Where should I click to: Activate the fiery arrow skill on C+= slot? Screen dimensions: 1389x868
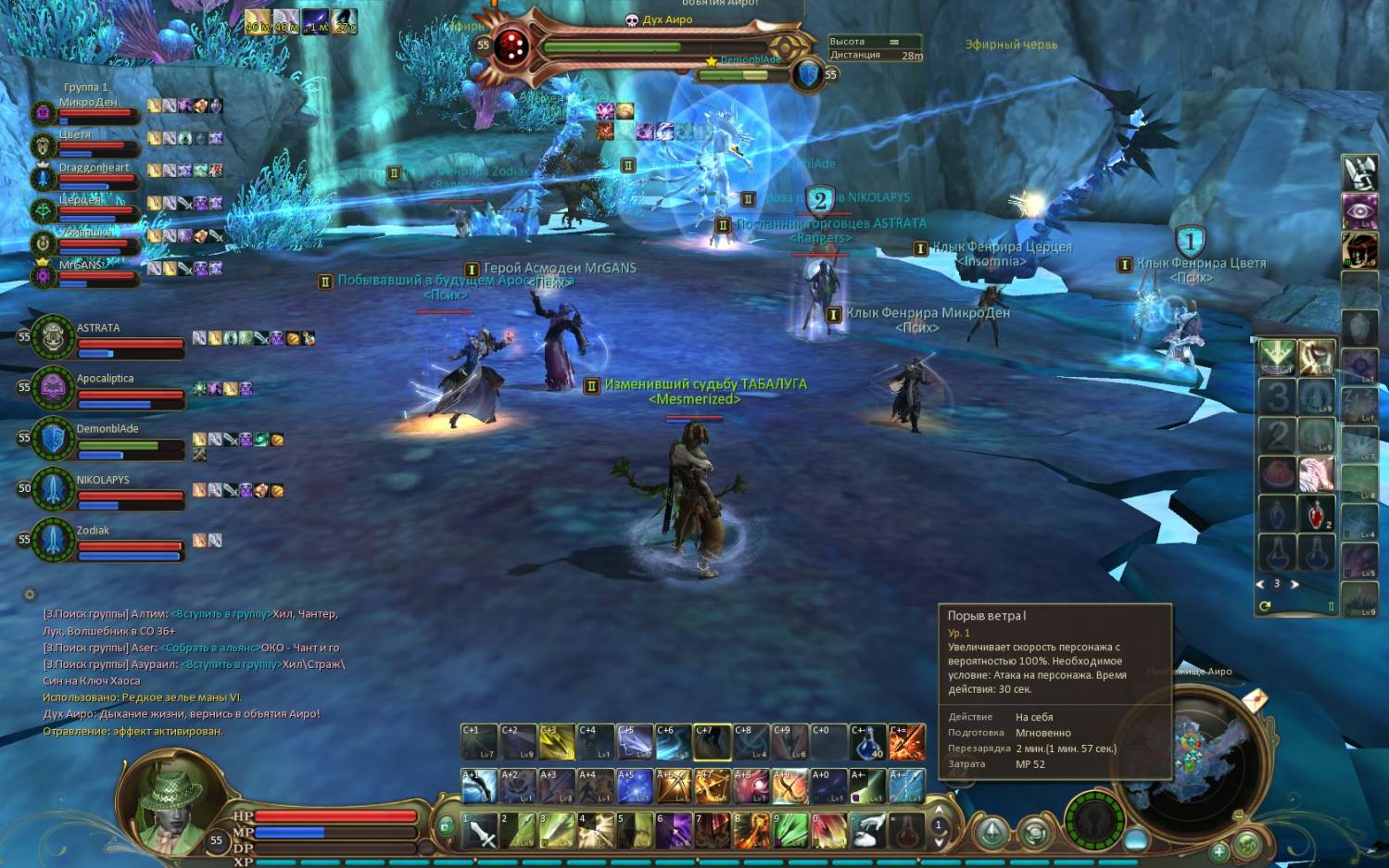[907, 742]
